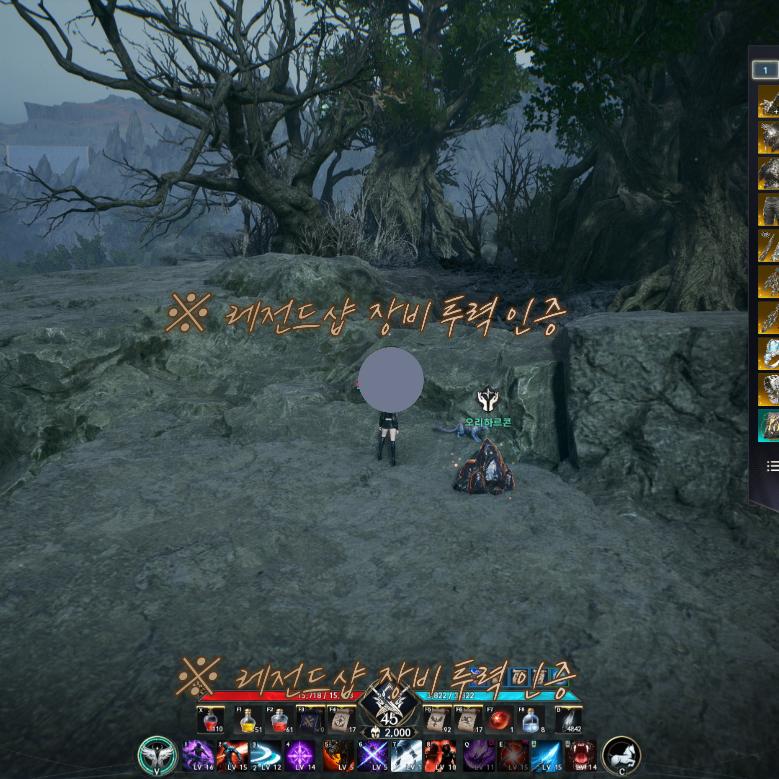Use the blue potion quick slot

pos(532,720)
